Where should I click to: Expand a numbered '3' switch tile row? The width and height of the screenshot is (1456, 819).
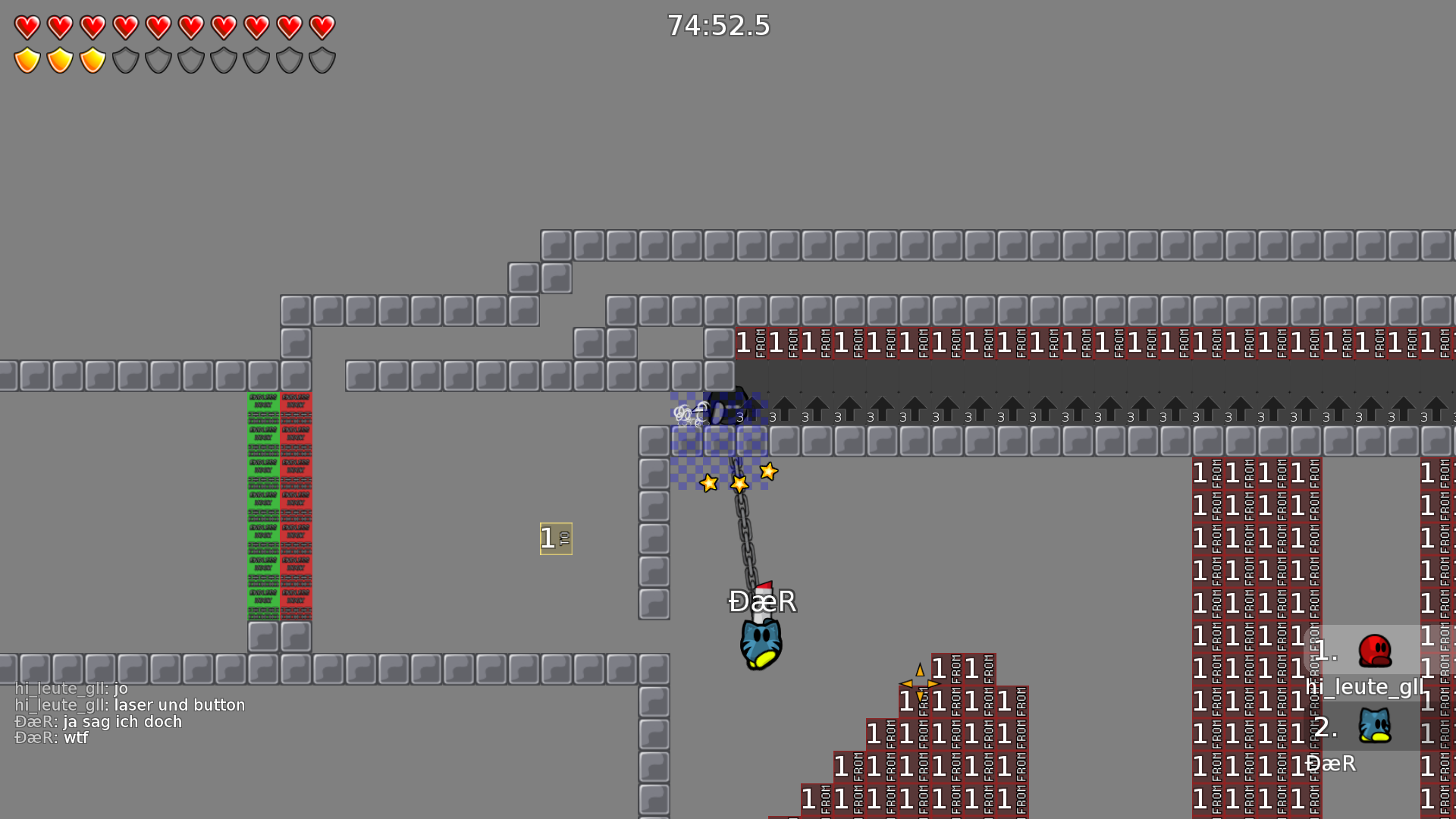(x=771, y=416)
